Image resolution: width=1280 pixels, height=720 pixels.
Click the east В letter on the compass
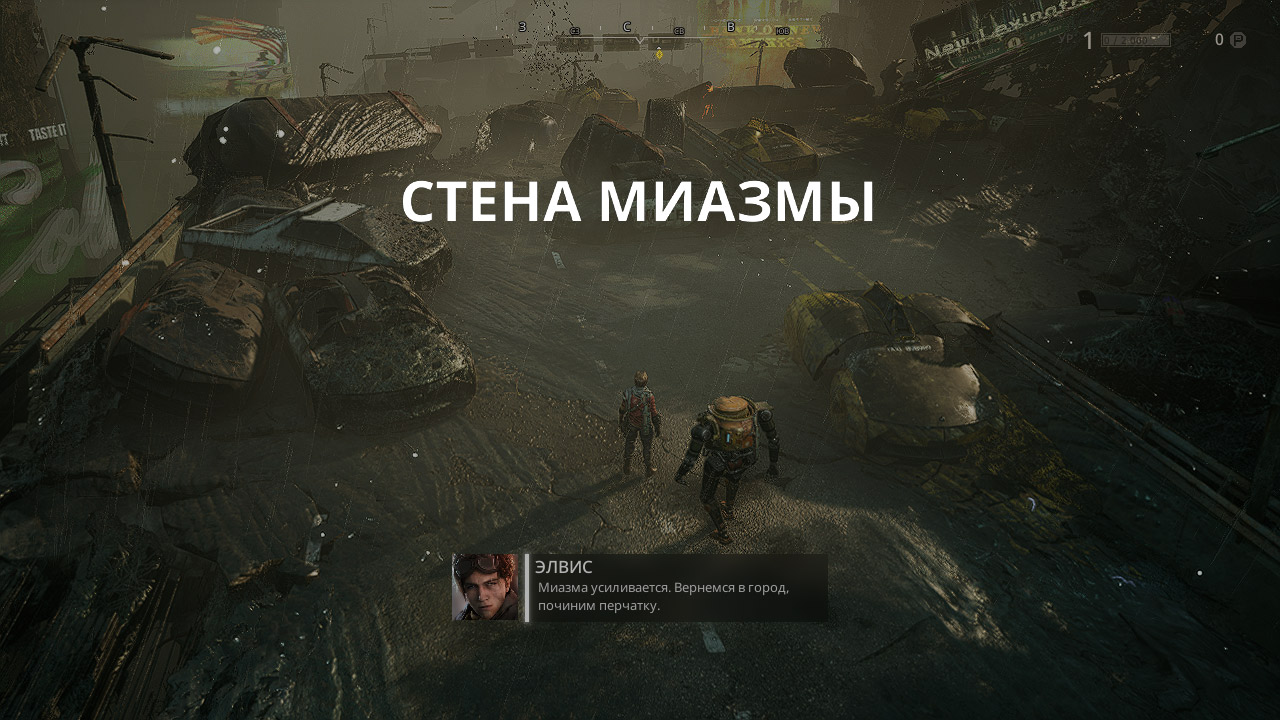[x=730, y=28]
